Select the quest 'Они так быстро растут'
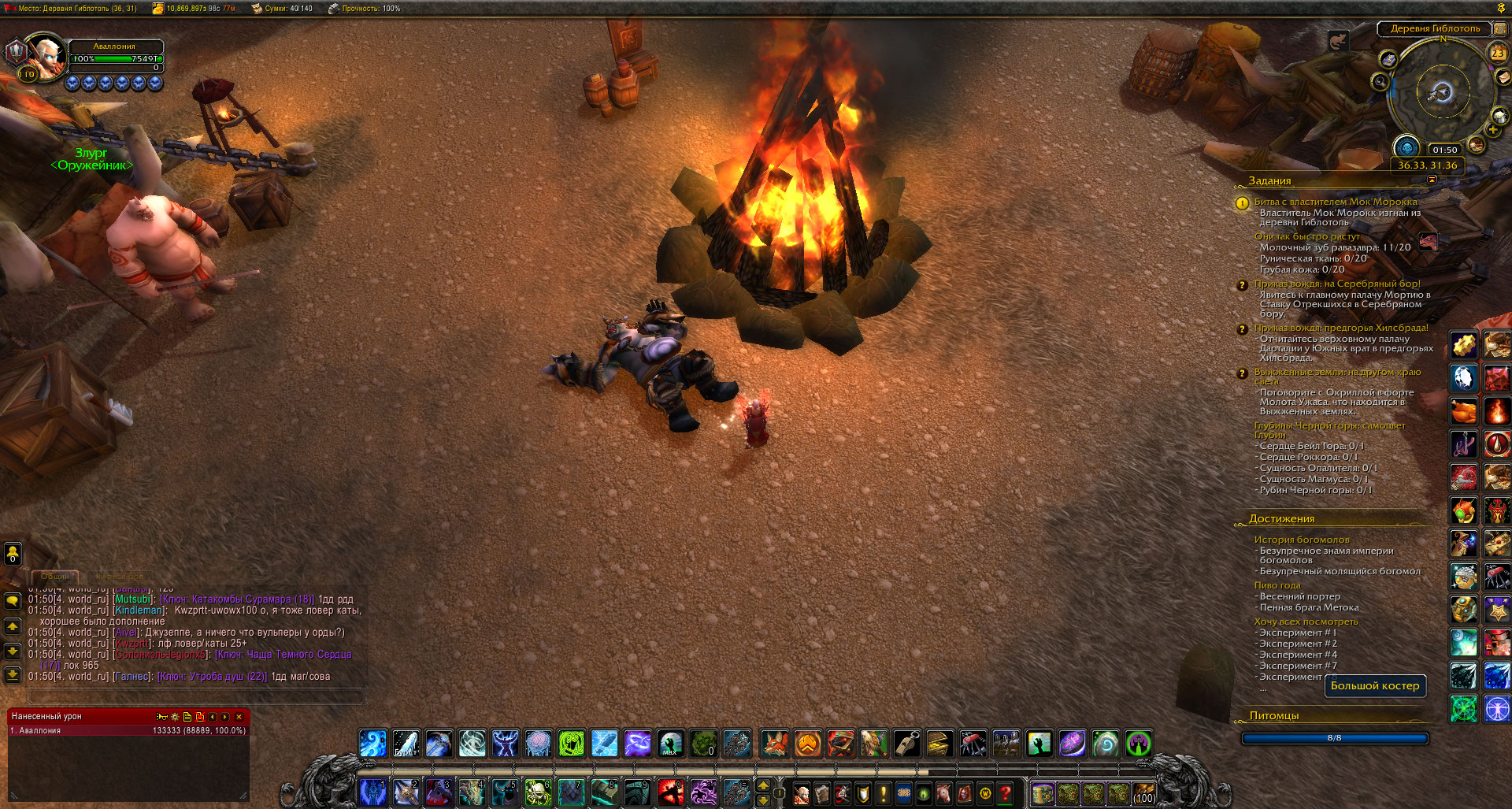This screenshot has width=1512, height=809. click(x=1306, y=236)
